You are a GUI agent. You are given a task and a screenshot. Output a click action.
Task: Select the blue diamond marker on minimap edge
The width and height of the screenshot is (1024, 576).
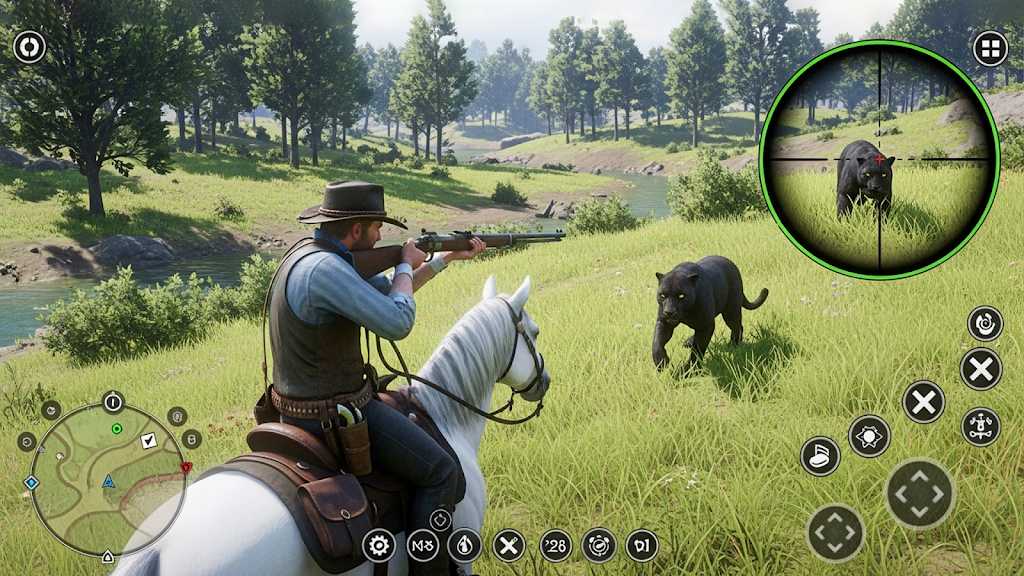(x=31, y=482)
